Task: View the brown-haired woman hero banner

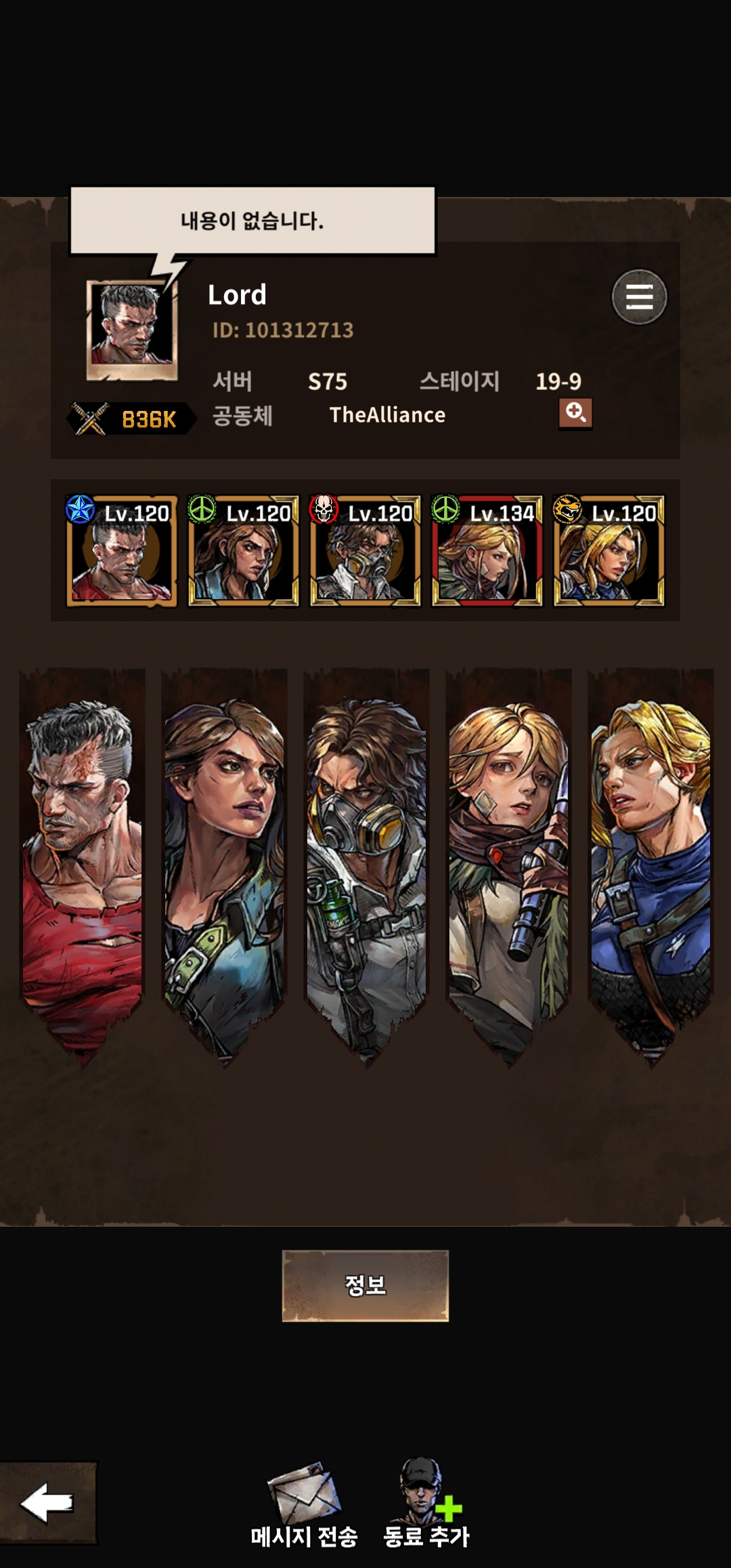Action: coord(224,860)
